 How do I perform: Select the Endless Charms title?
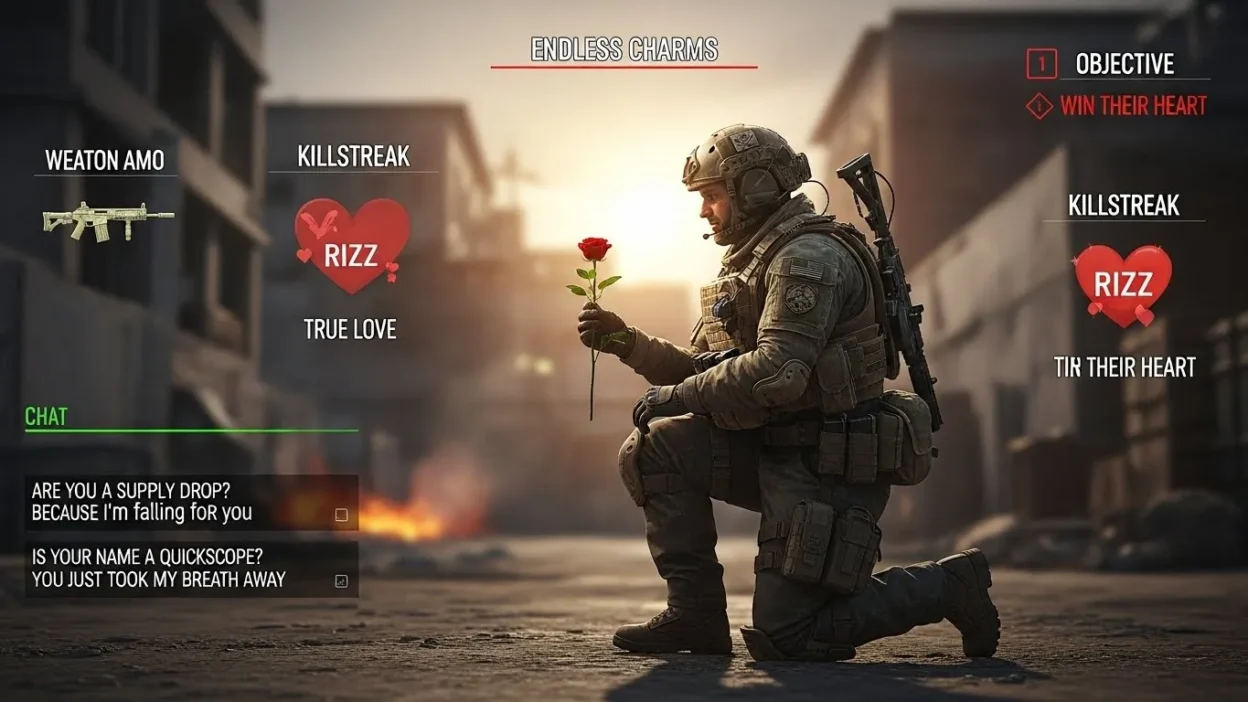pyautogui.click(x=624, y=50)
